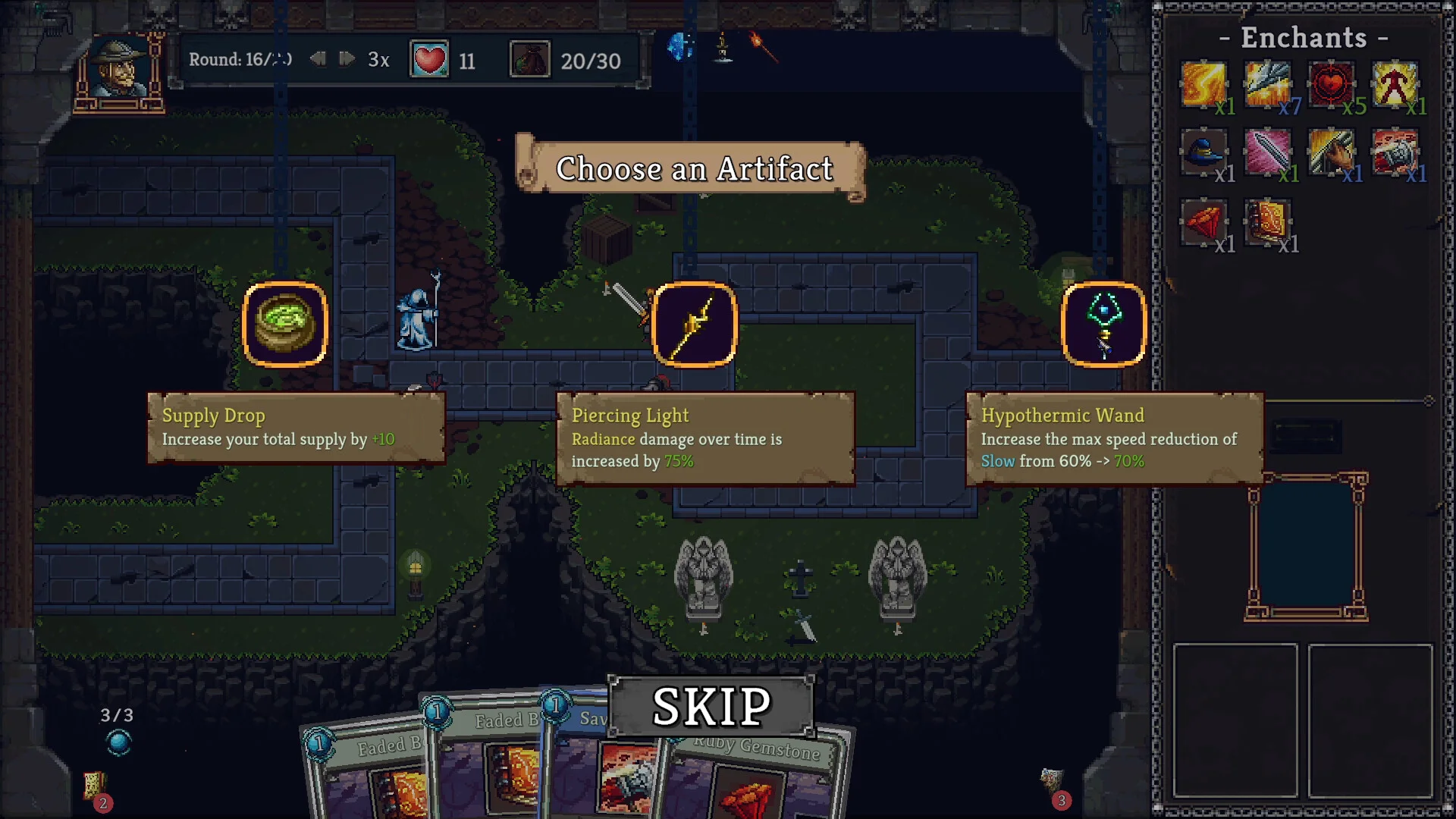Inspect the orange spellbook enchant
This screenshot has height=819, width=1456.
pos(1267,222)
